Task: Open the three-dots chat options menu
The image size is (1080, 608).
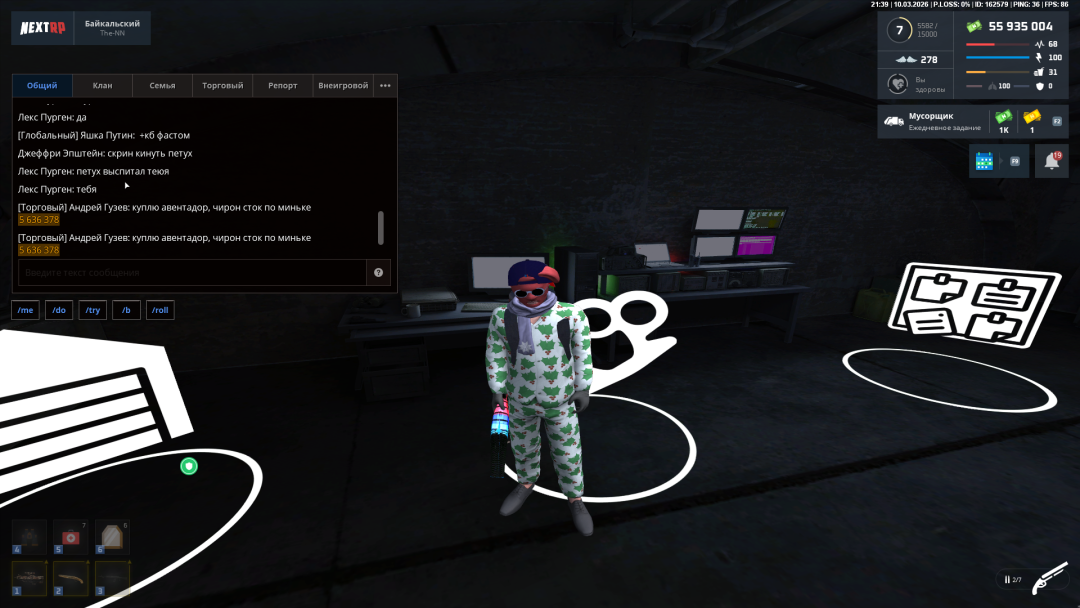Action: pos(385,86)
